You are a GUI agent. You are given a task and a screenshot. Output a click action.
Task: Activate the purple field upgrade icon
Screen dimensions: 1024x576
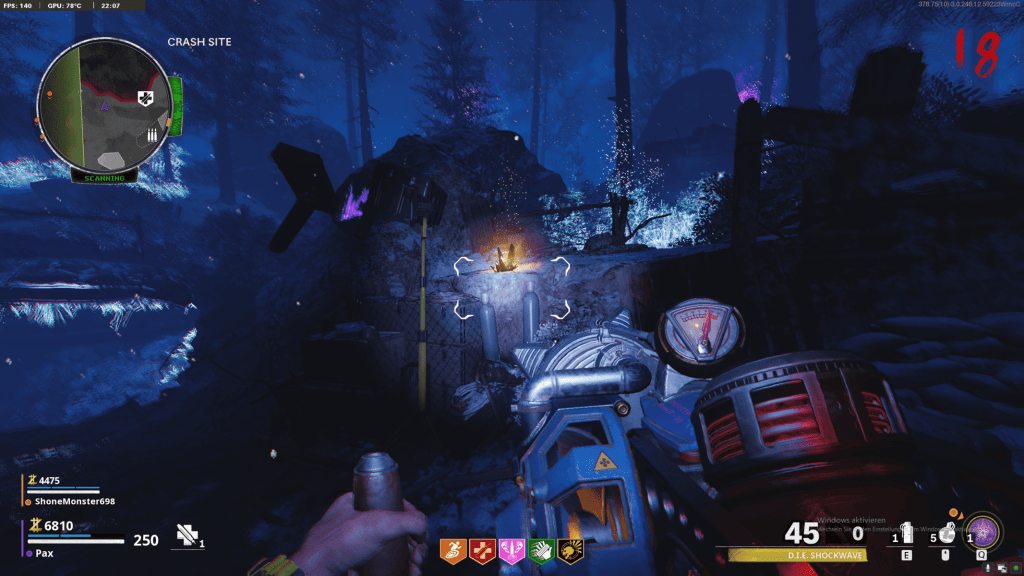click(x=982, y=530)
